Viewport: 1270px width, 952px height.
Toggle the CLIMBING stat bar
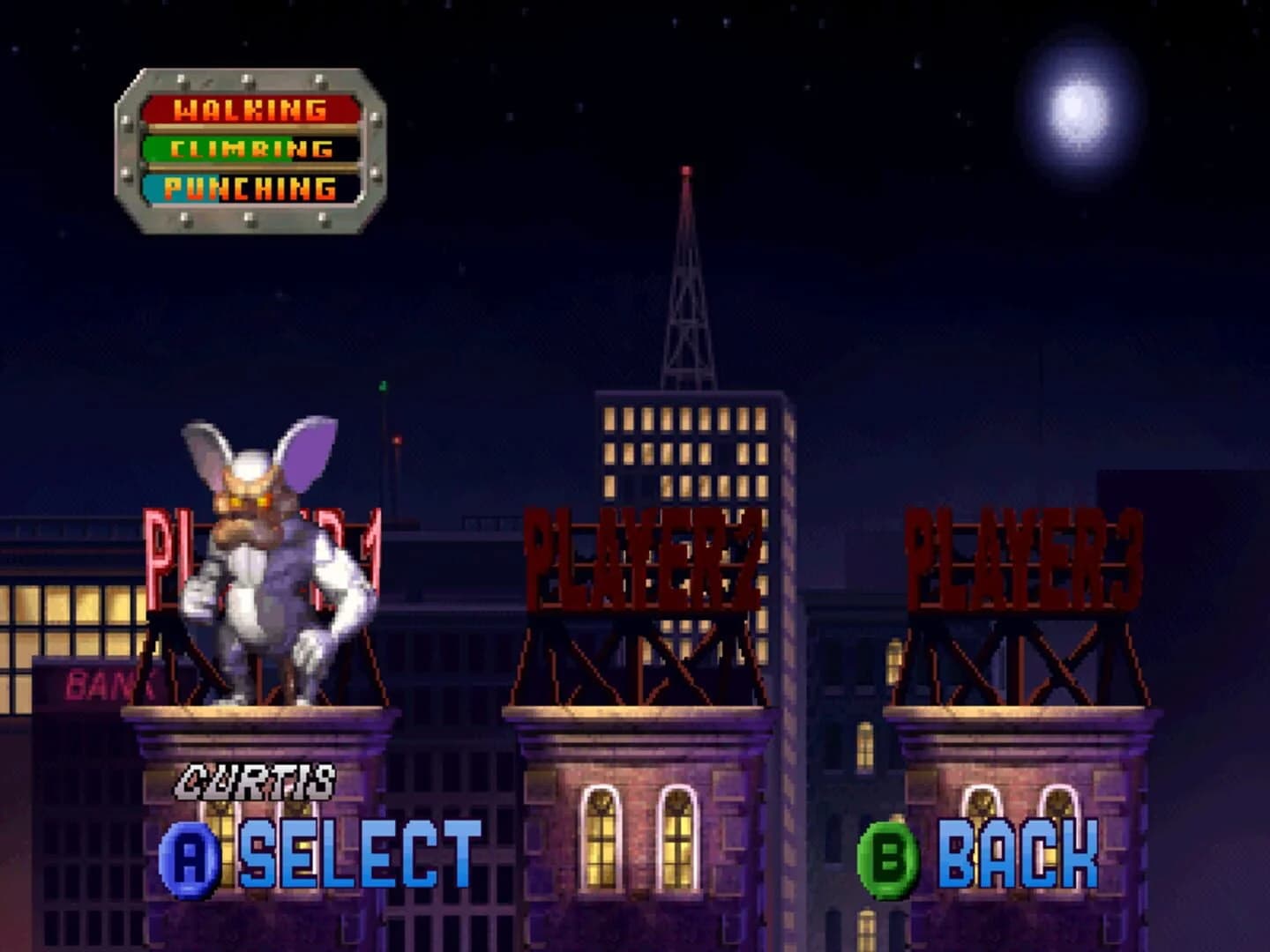tap(250, 150)
